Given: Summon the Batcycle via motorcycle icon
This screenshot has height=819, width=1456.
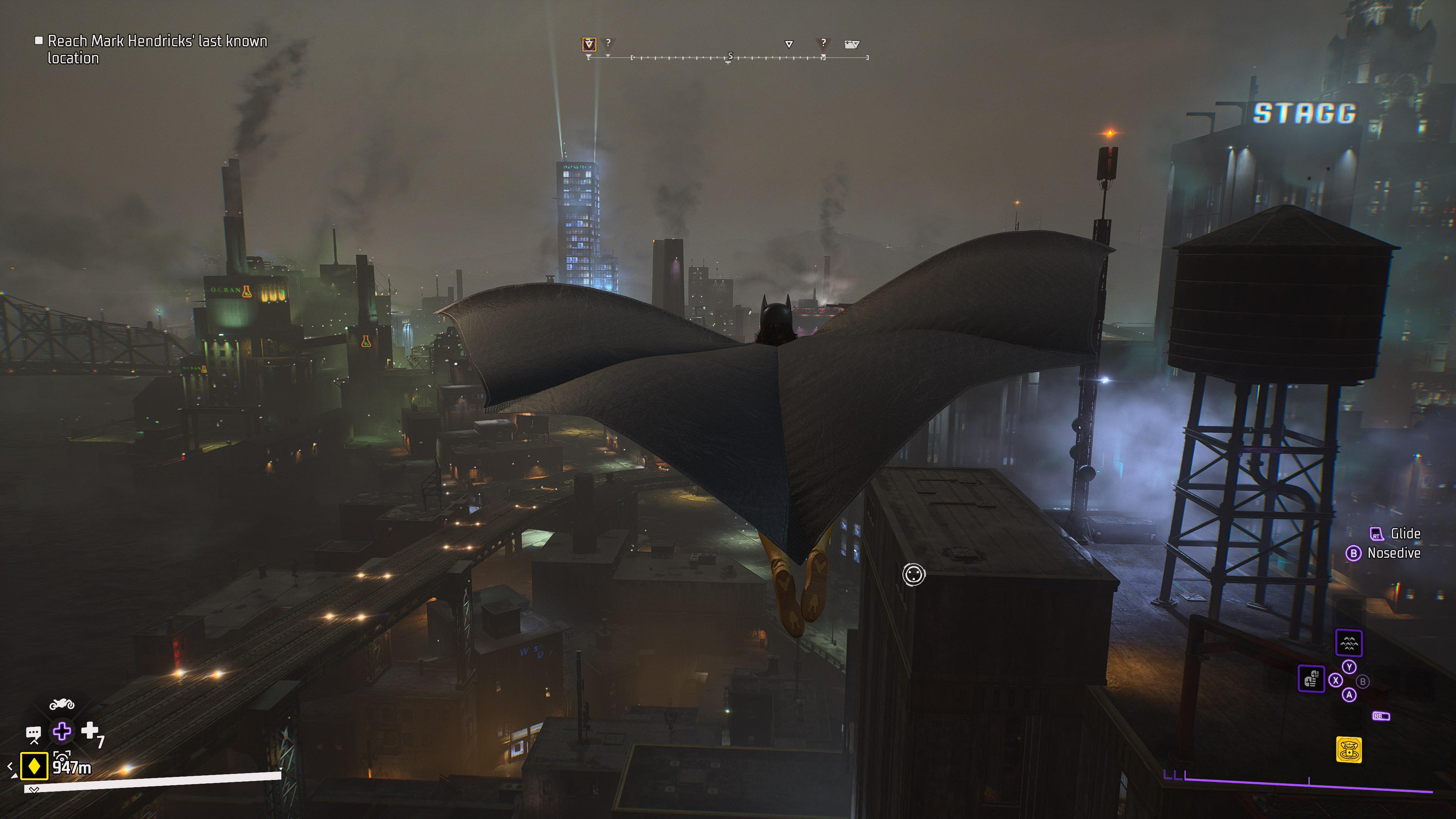Looking at the screenshot, I should [61, 704].
